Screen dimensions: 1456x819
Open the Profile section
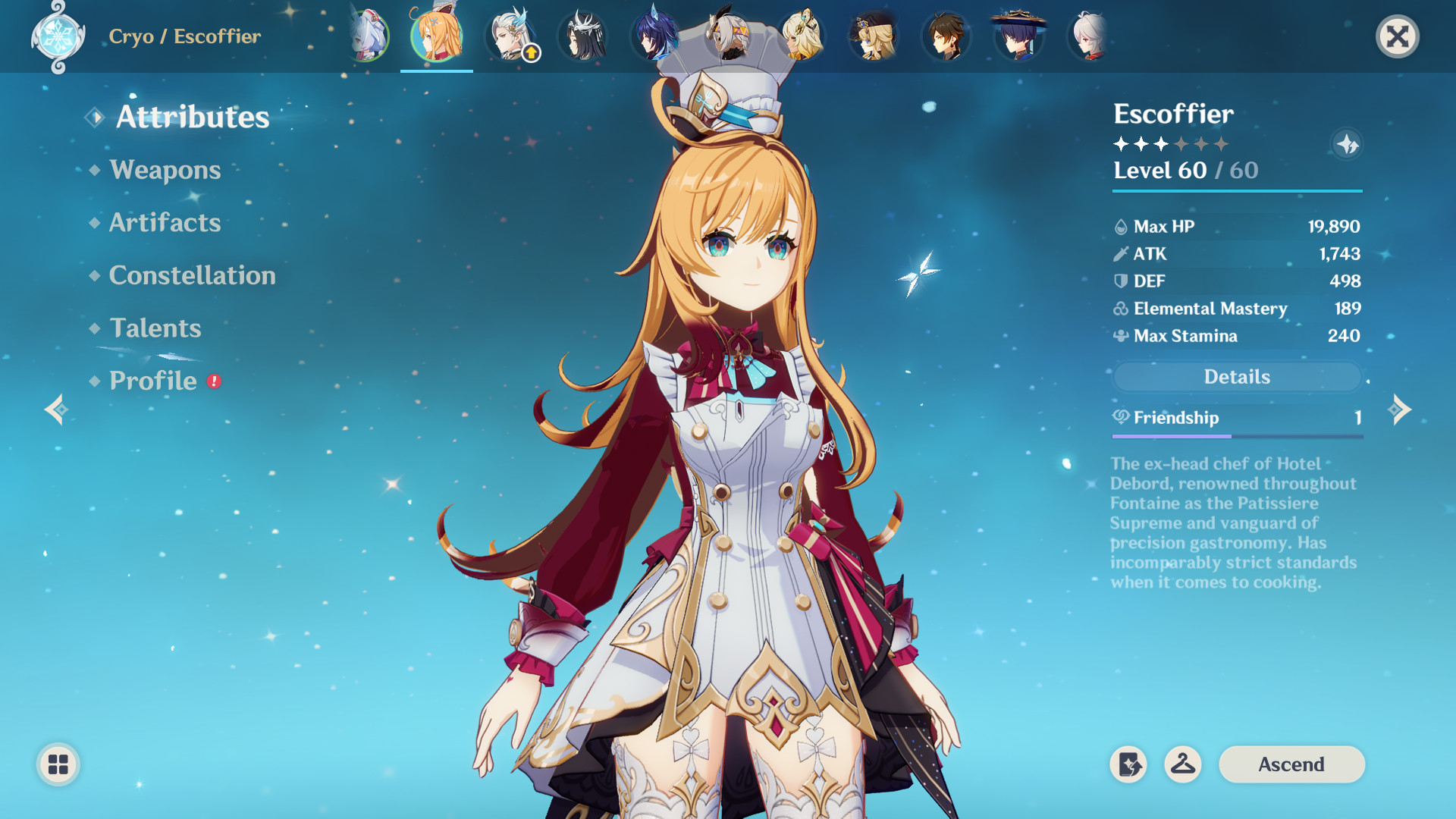click(152, 381)
